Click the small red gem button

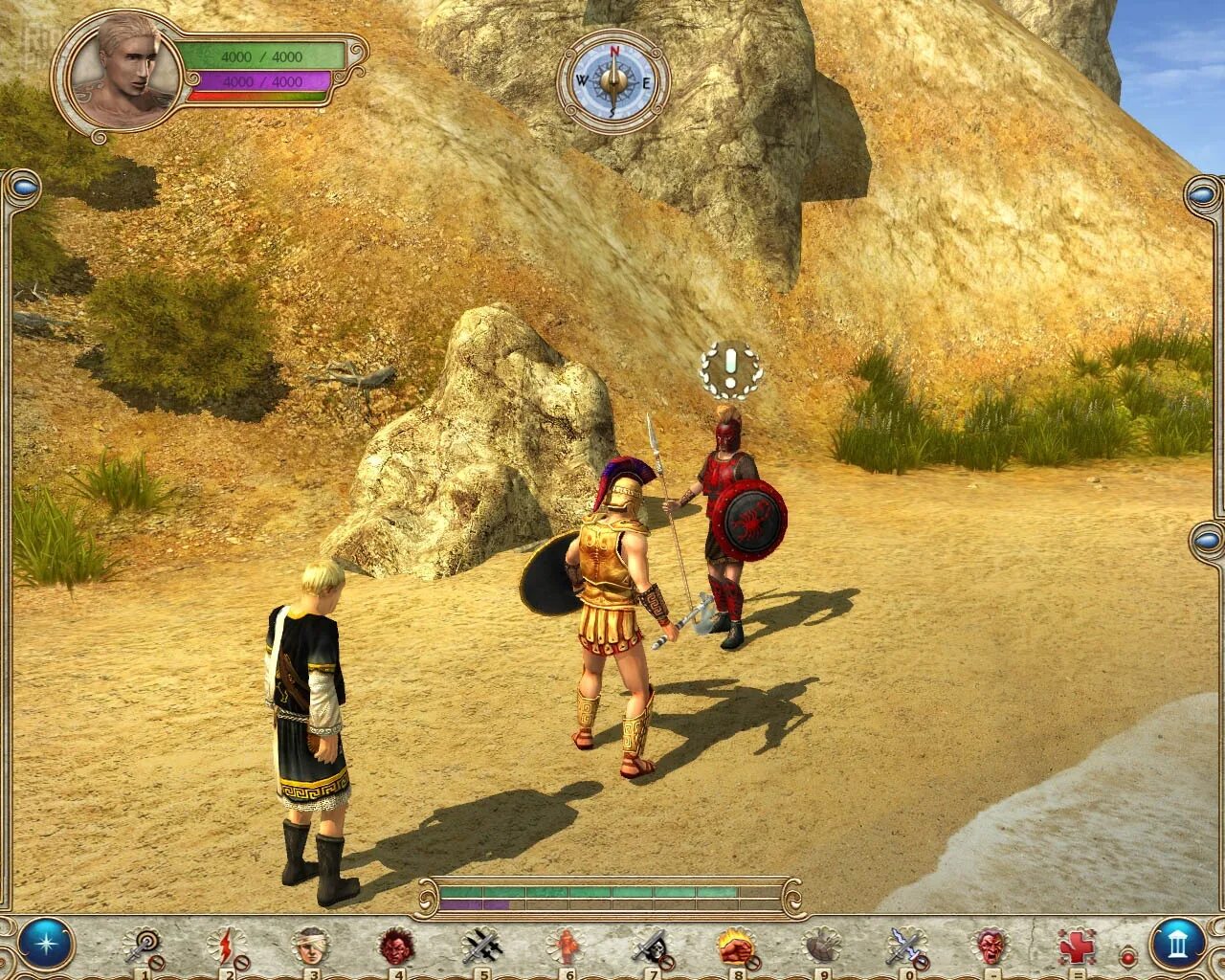pos(1127,956)
